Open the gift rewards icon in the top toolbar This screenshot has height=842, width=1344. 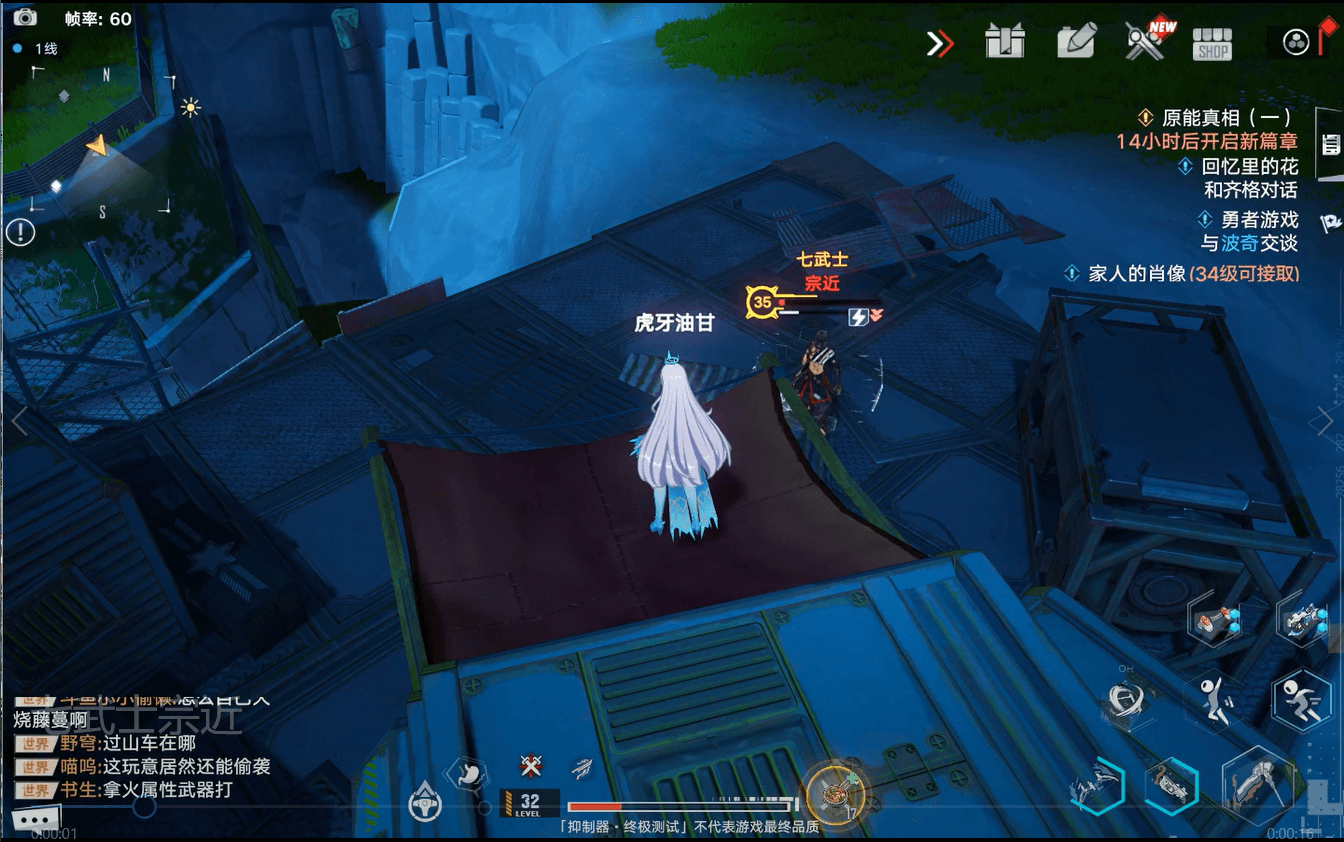pyautogui.click(x=1005, y=42)
